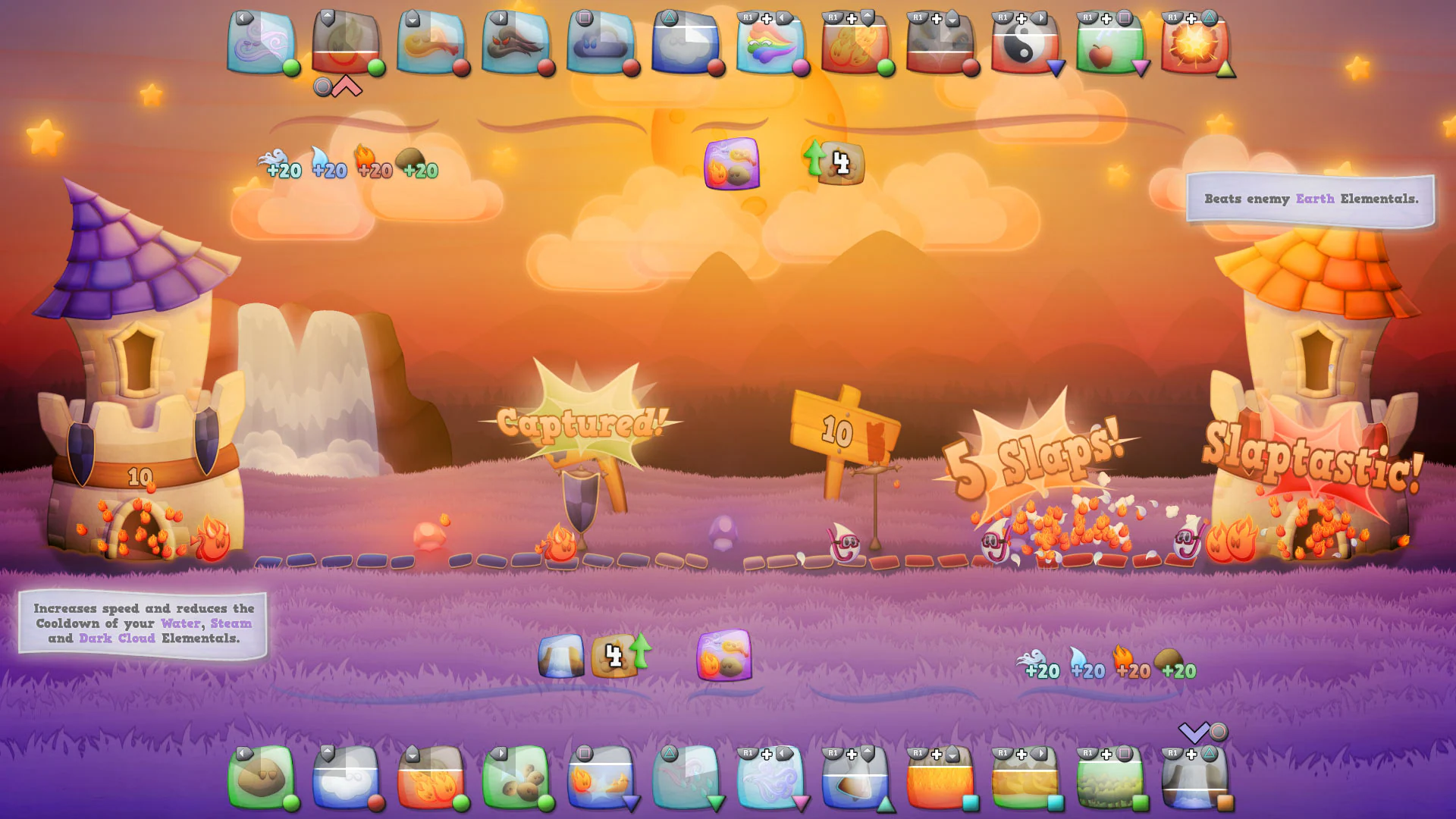Image resolution: width=1456 pixels, height=819 pixels.
Task: Select the bottom wind octopus spell card
Action: [x=770, y=777]
